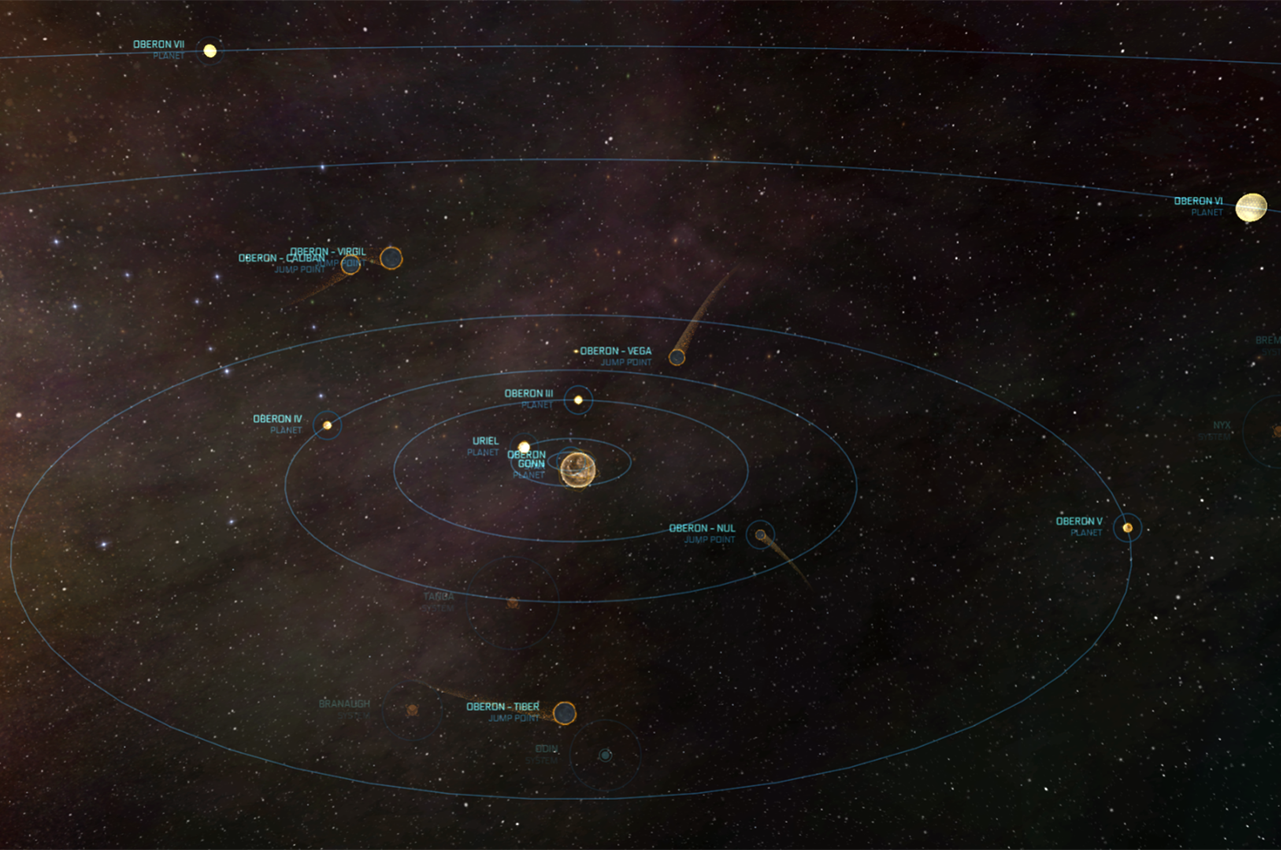Select the Oberon V planet marker
This screenshot has width=1281, height=850.
1128,527
